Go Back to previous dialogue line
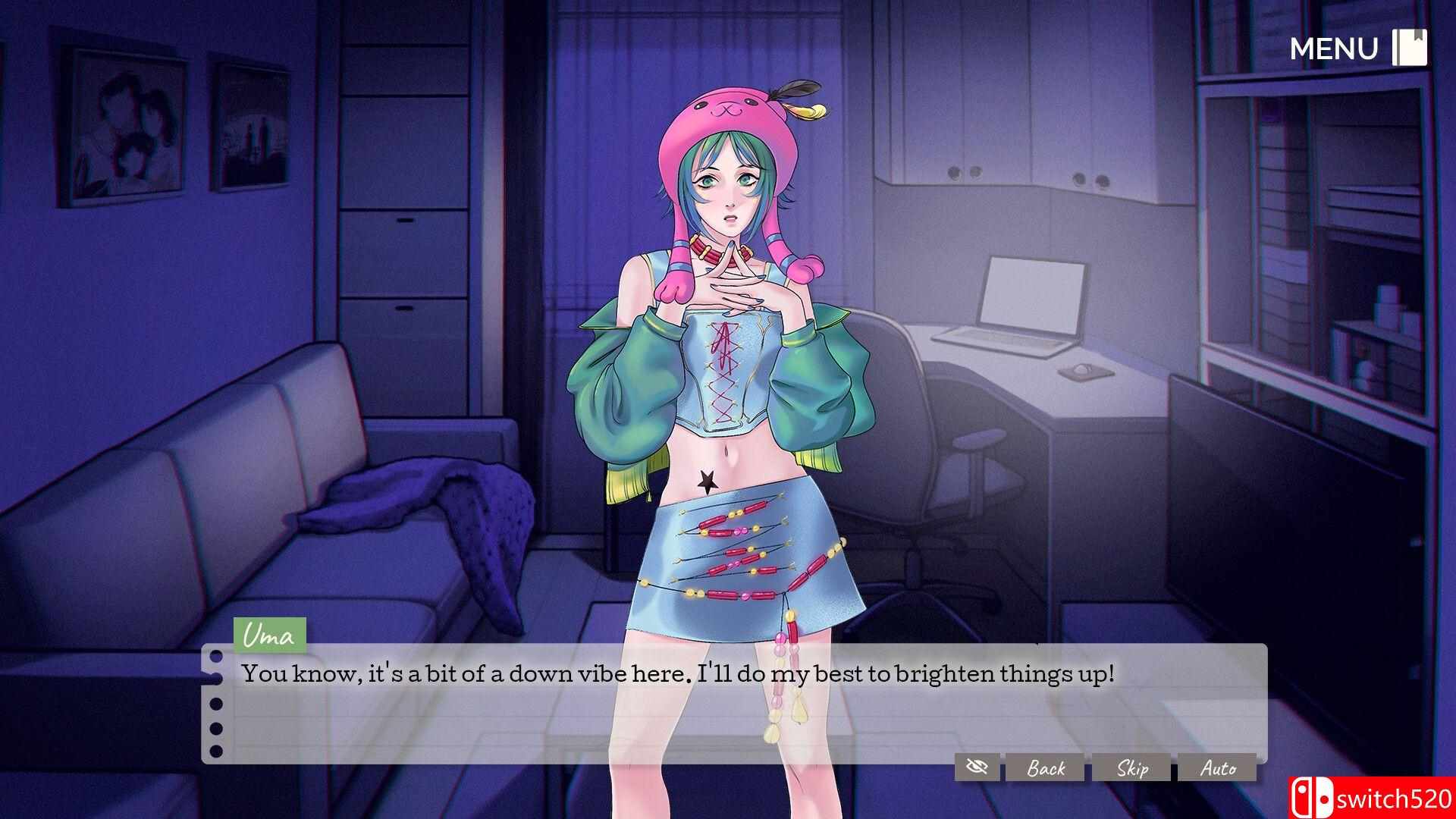This screenshot has height=819, width=1456. click(x=1046, y=768)
